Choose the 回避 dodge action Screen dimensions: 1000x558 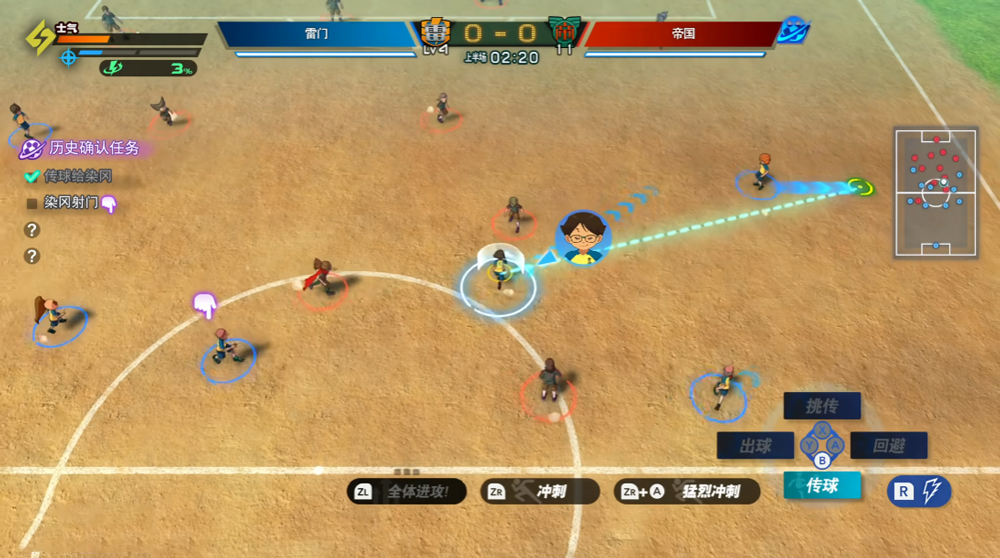[x=888, y=446]
